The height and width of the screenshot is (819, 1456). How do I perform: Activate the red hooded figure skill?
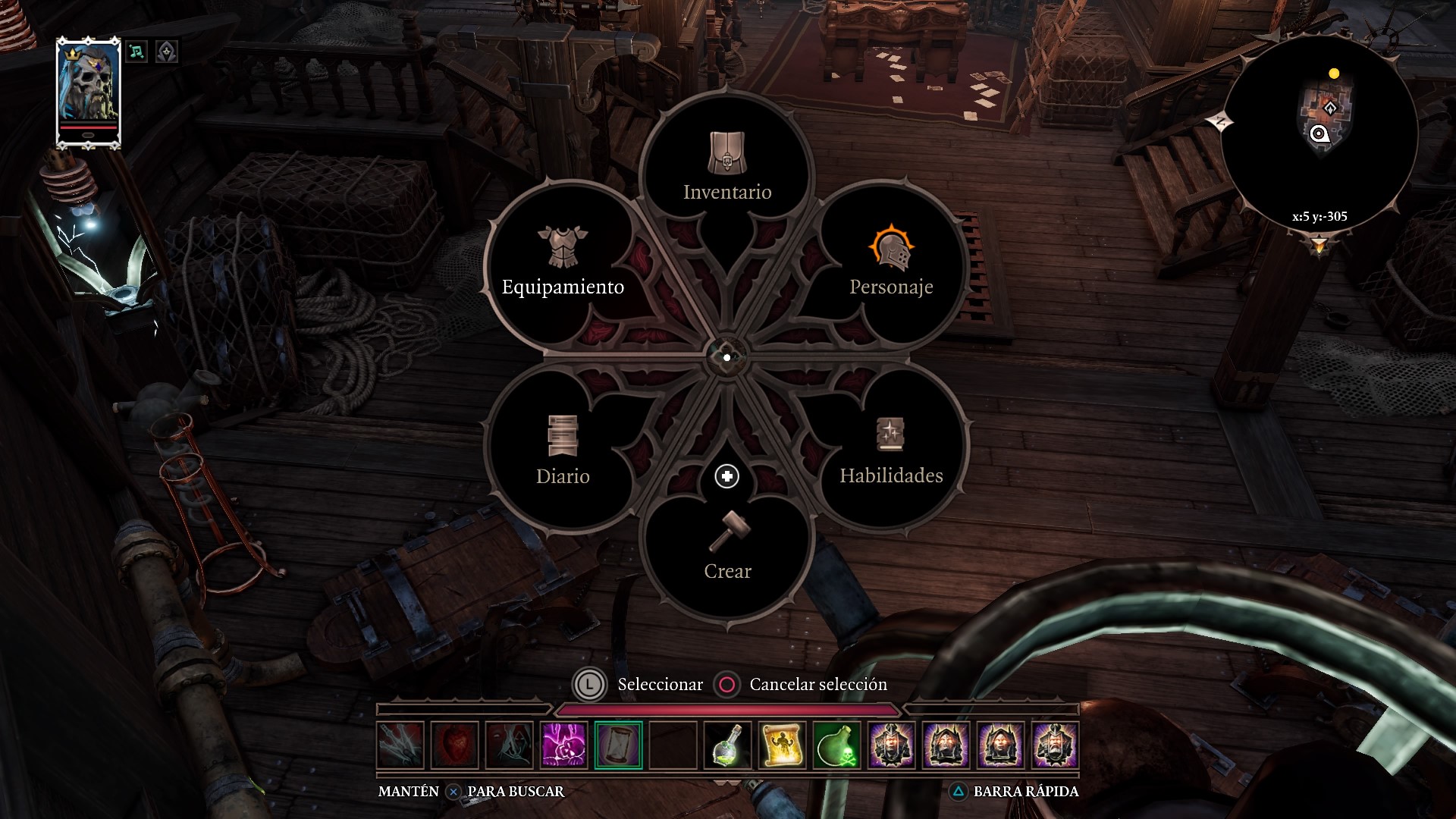click(x=510, y=745)
